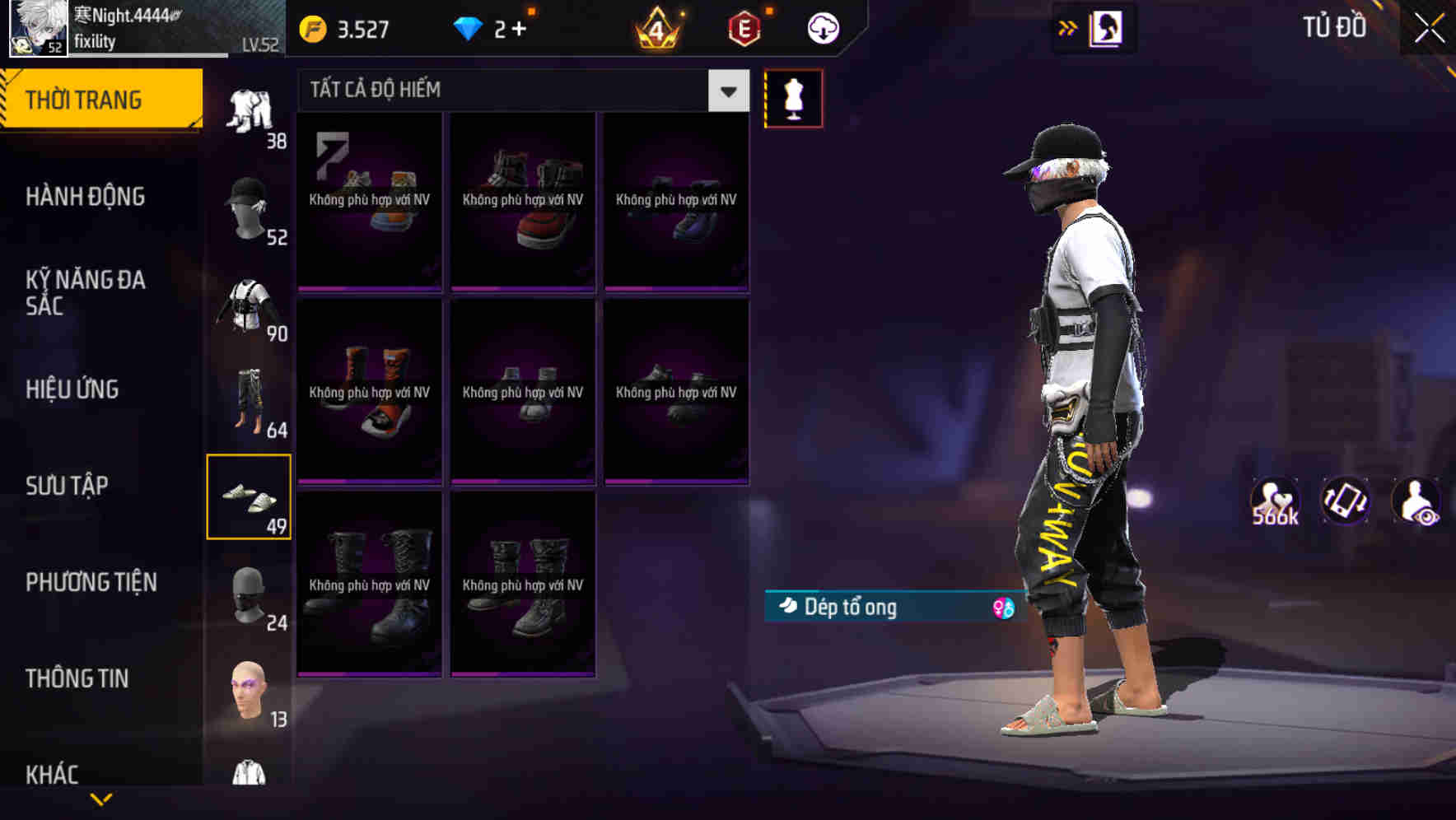The width and height of the screenshot is (1456, 820).
Task: Open the THÔNG TIN section
Action: click(77, 678)
